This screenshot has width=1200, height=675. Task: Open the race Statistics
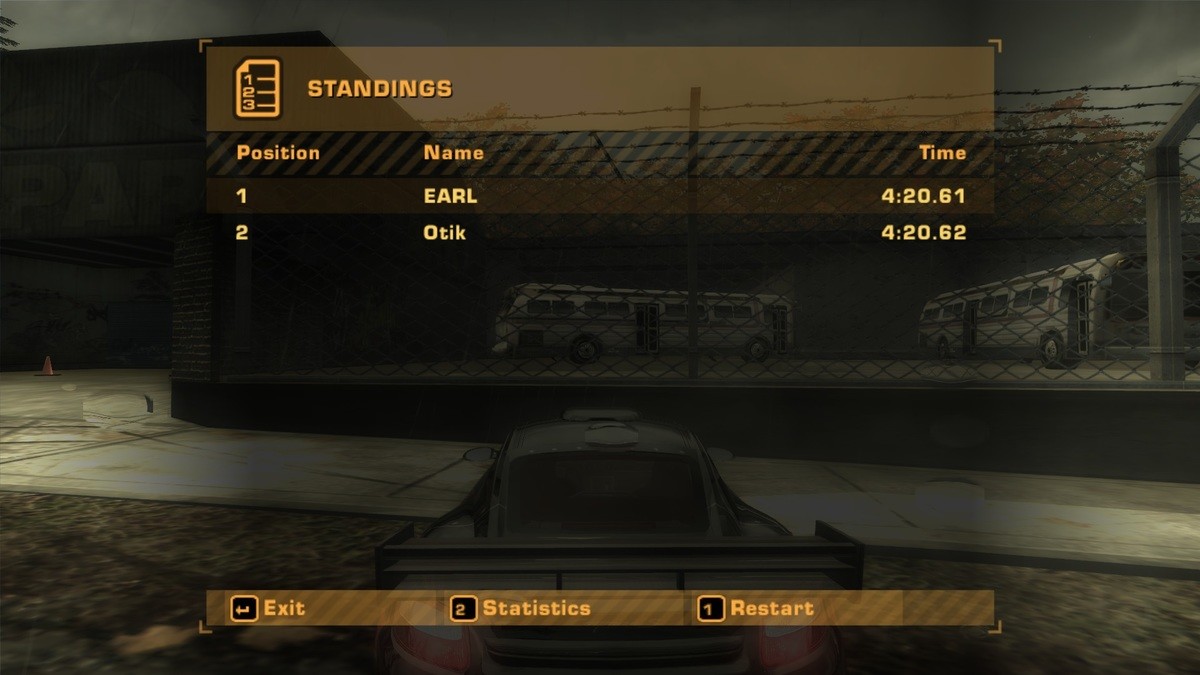coord(522,608)
